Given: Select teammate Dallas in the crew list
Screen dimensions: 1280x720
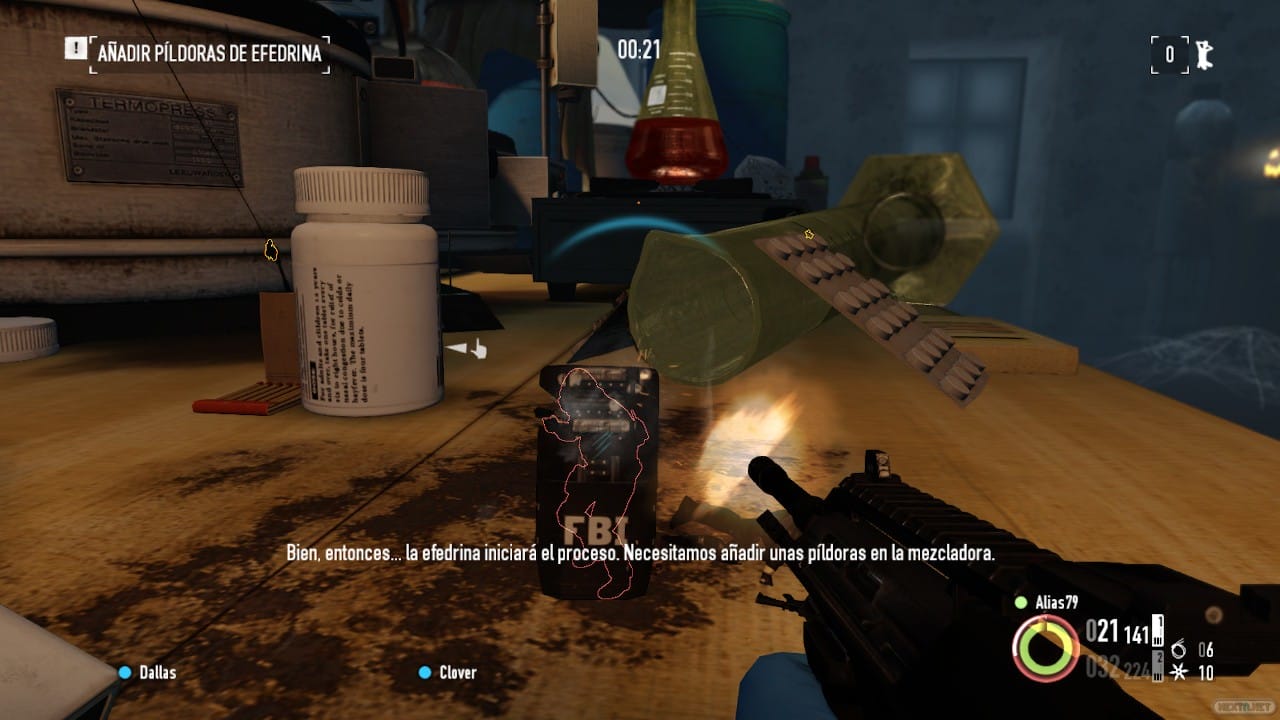Looking at the screenshot, I should pyautogui.click(x=157, y=673).
